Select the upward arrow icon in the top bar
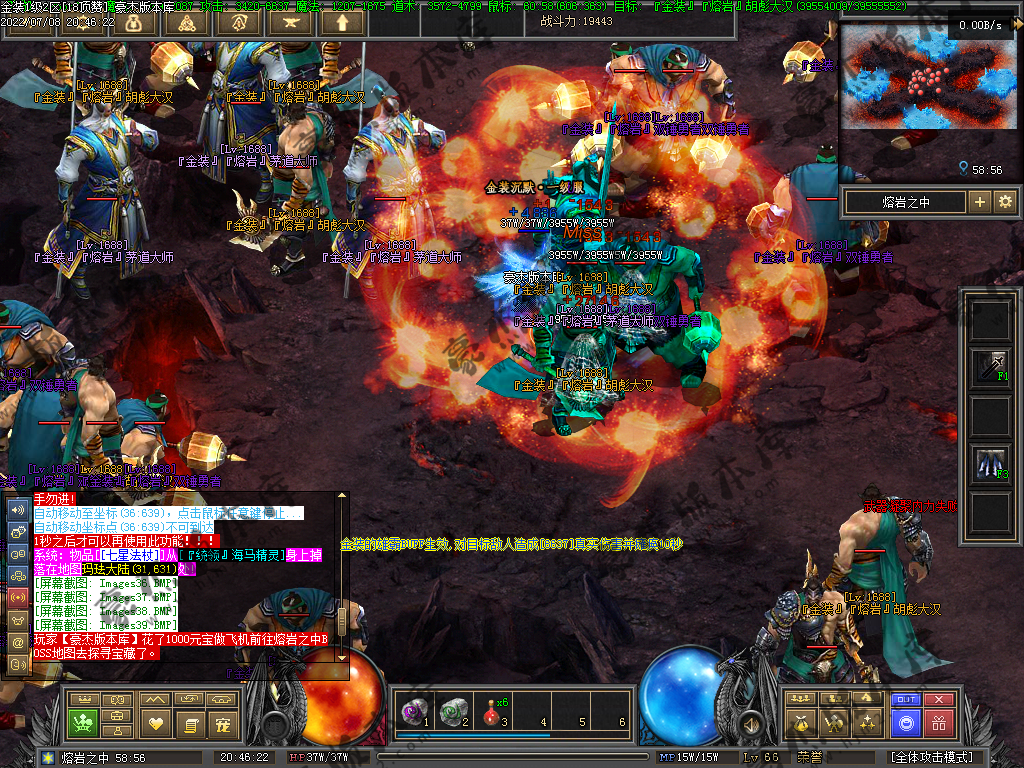This screenshot has width=1024, height=768. pyautogui.click(x=343, y=22)
